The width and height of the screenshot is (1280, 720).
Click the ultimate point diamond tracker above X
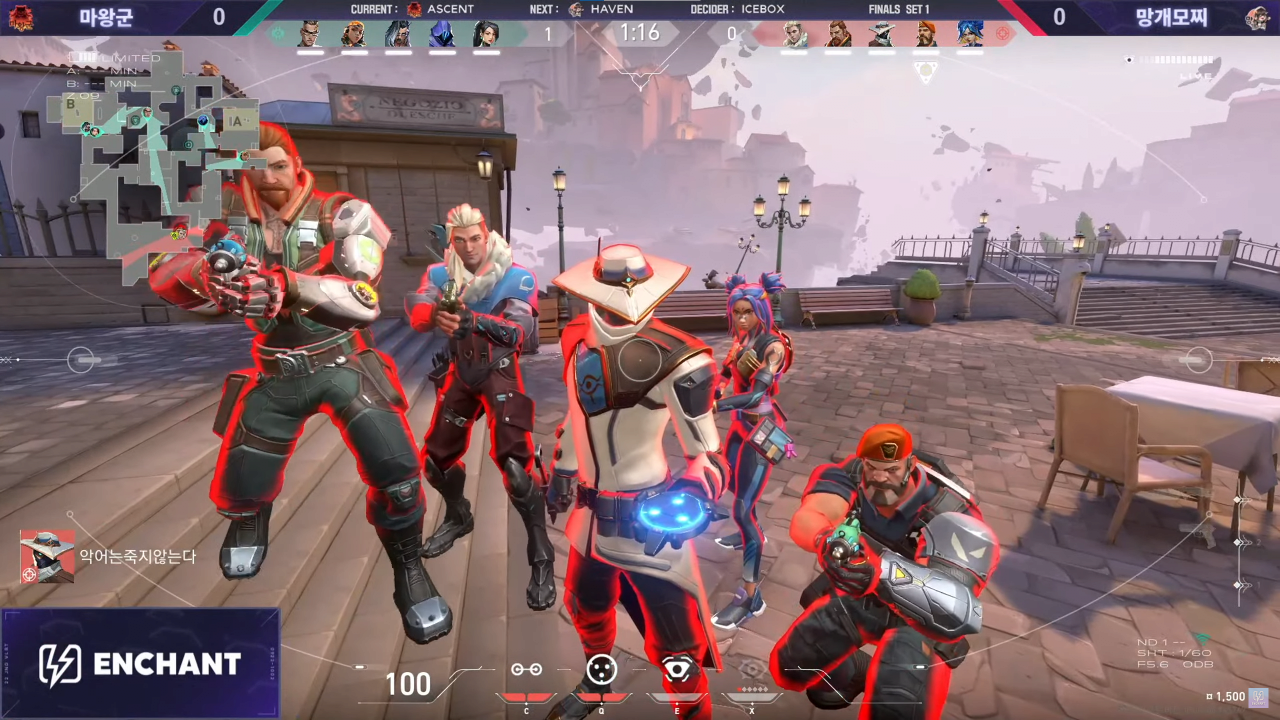tap(752, 687)
